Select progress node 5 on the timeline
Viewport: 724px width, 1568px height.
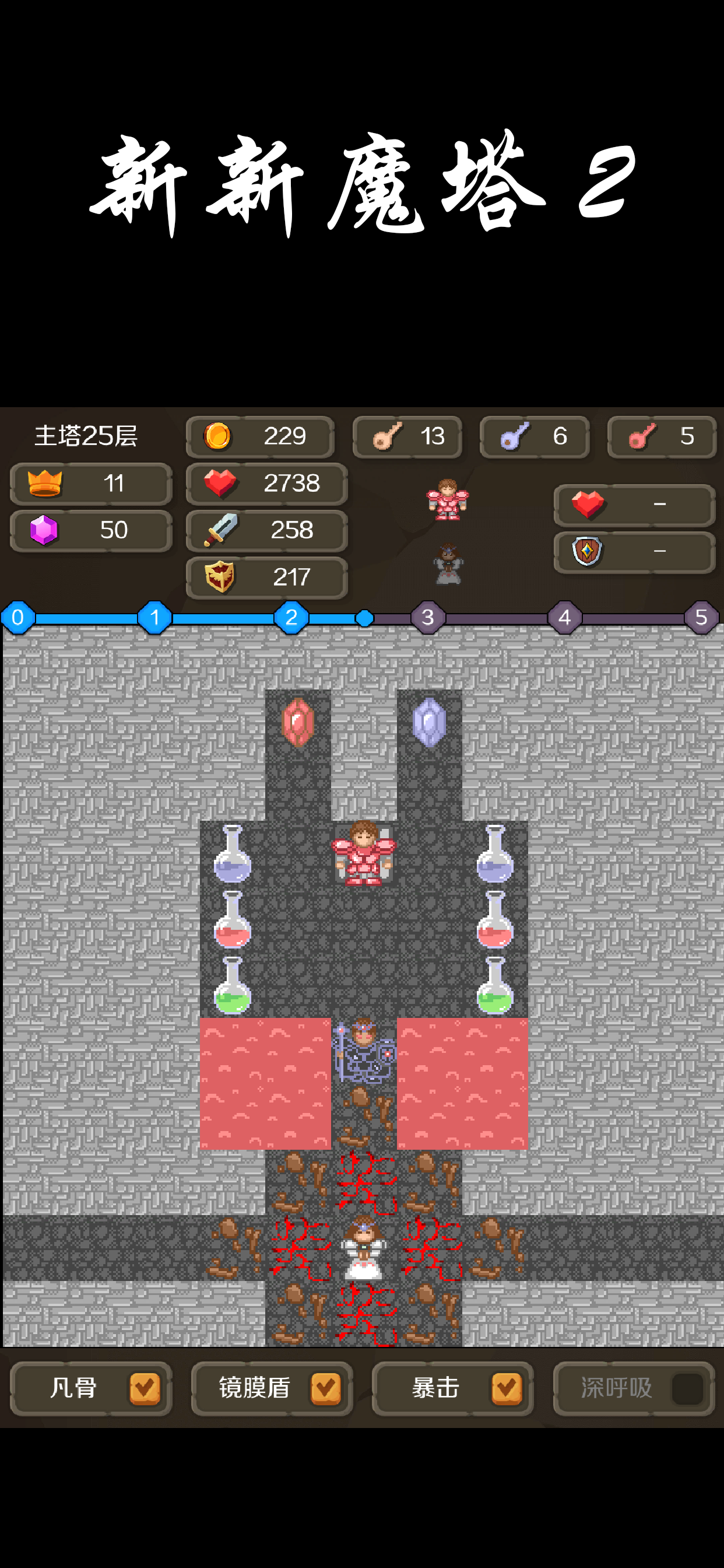[x=701, y=617]
